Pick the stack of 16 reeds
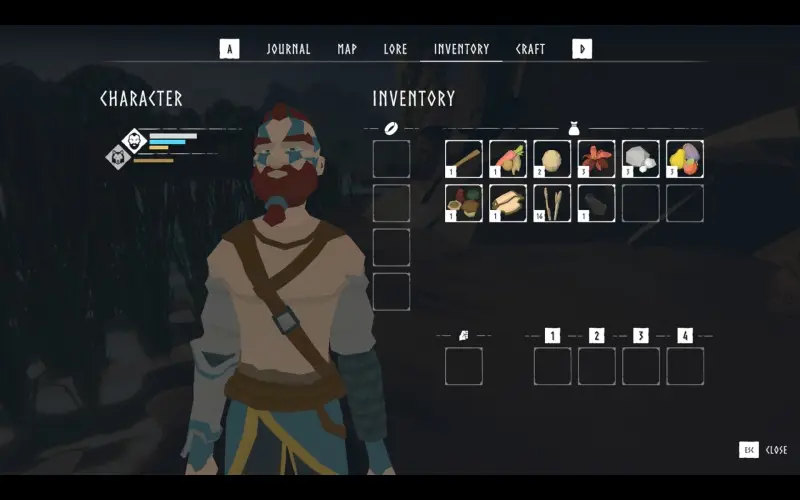800x500 pixels. (552, 203)
